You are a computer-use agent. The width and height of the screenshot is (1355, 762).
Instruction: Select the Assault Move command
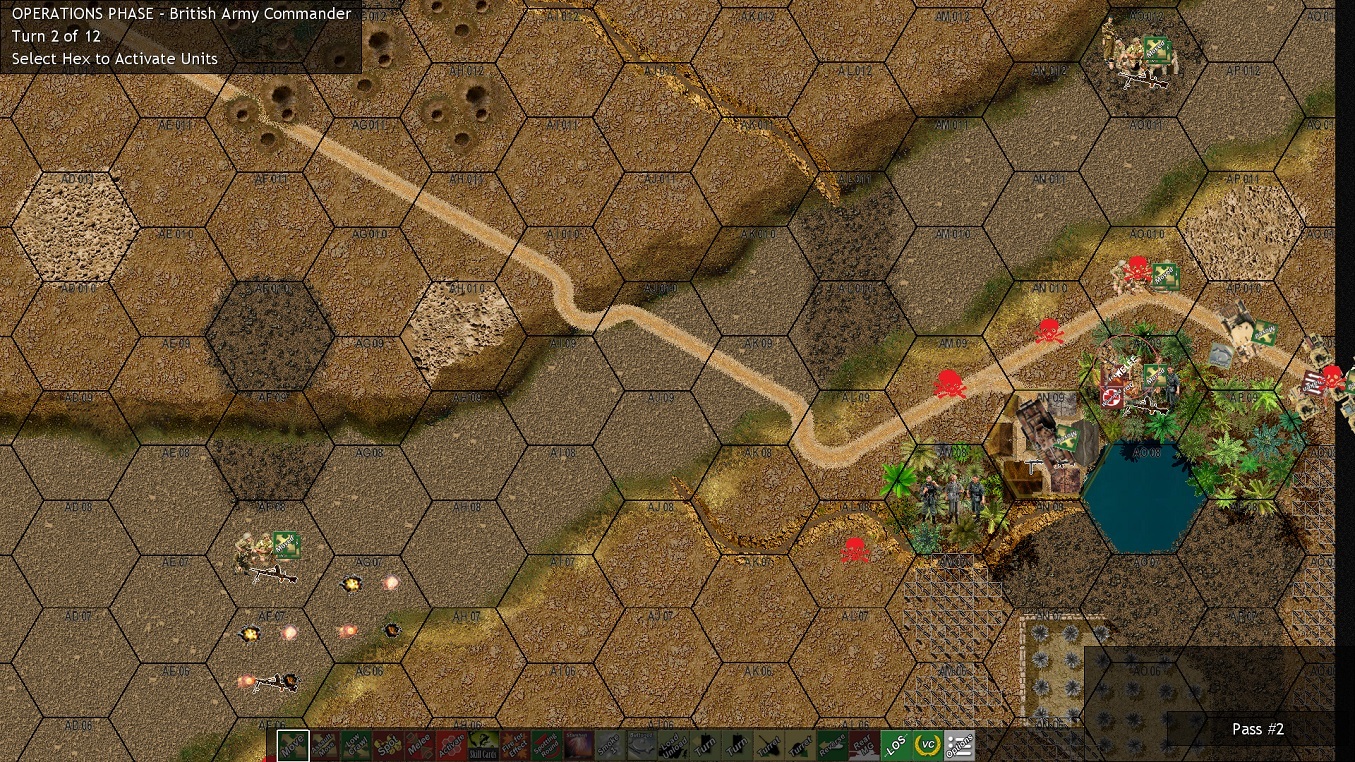coord(323,745)
